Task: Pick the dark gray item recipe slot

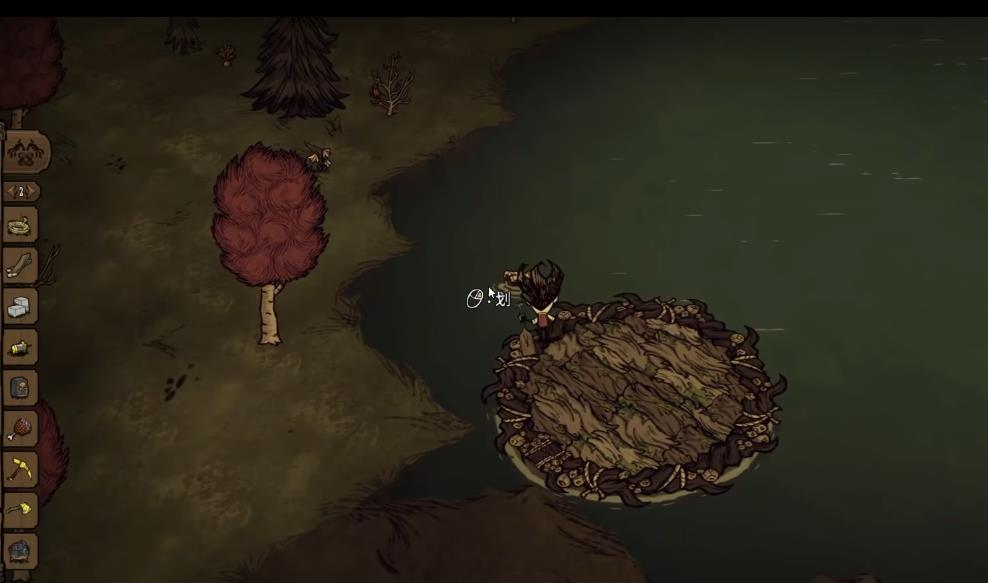Action: coord(20,388)
